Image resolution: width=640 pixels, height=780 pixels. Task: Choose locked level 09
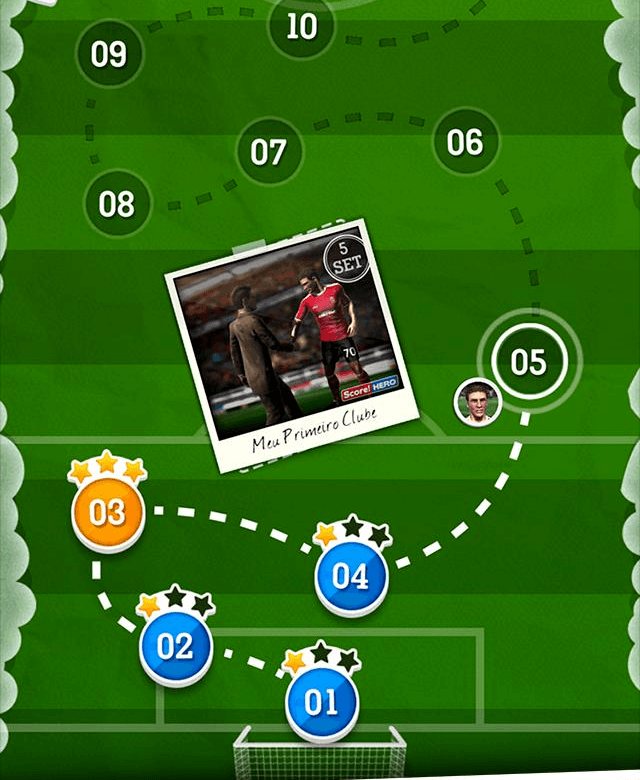point(109,54)
